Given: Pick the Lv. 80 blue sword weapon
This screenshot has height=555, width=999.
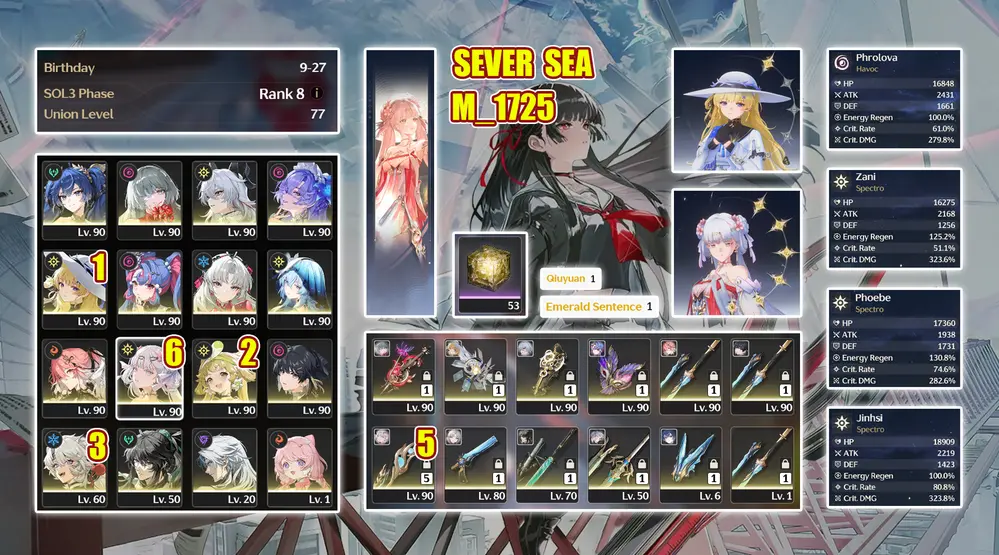Looking at the screenshot, I should [x=475, y=464].
